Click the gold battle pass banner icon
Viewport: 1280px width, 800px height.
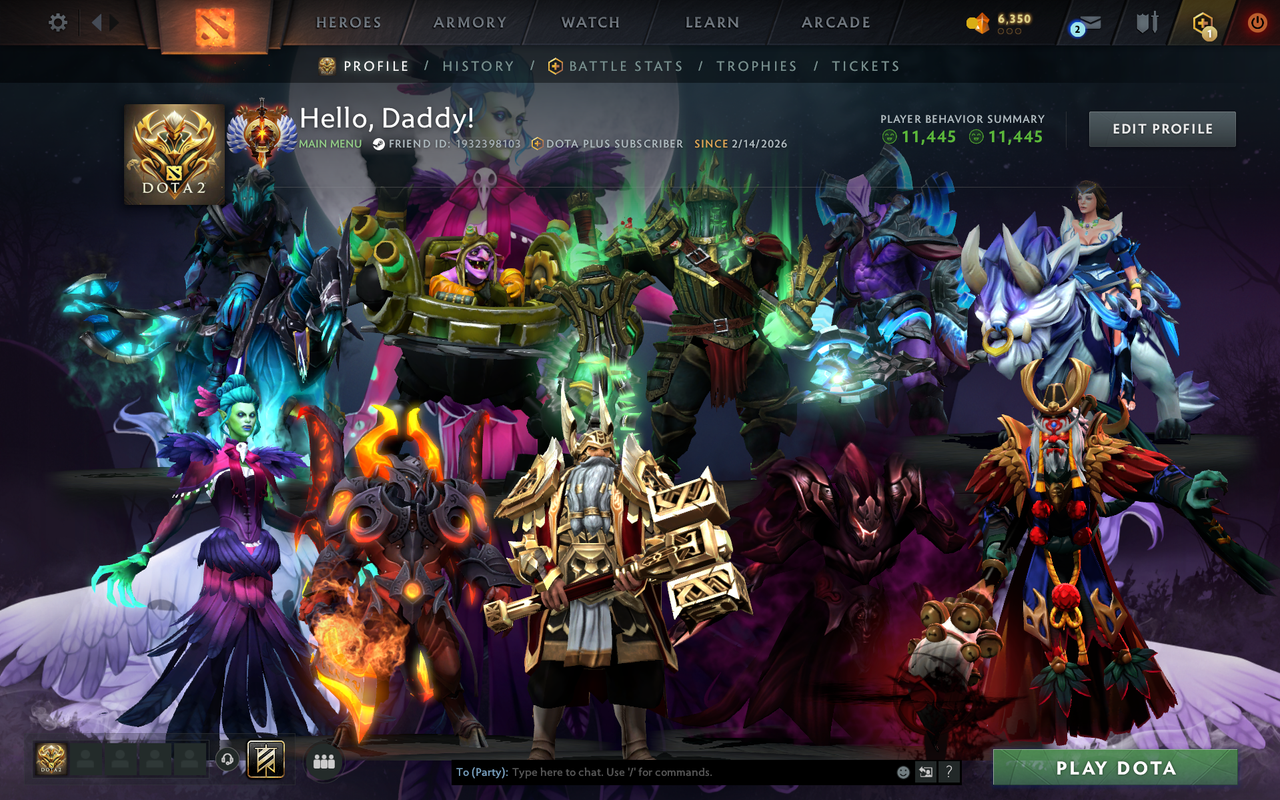point(266,760)
